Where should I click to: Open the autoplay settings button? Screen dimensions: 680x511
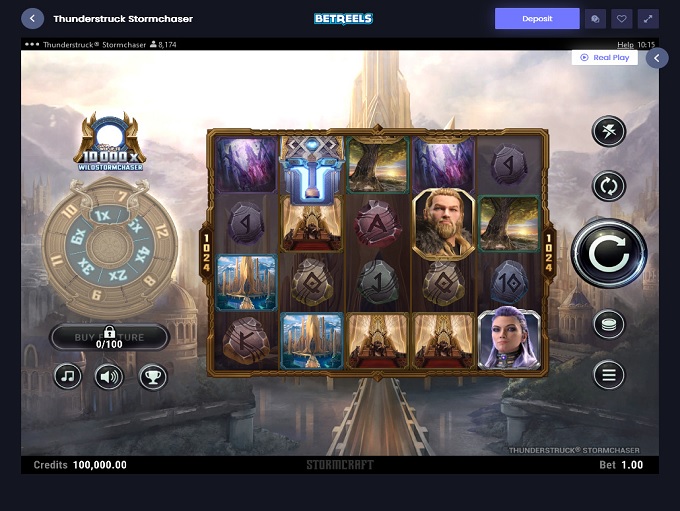[x=608, y=185]
